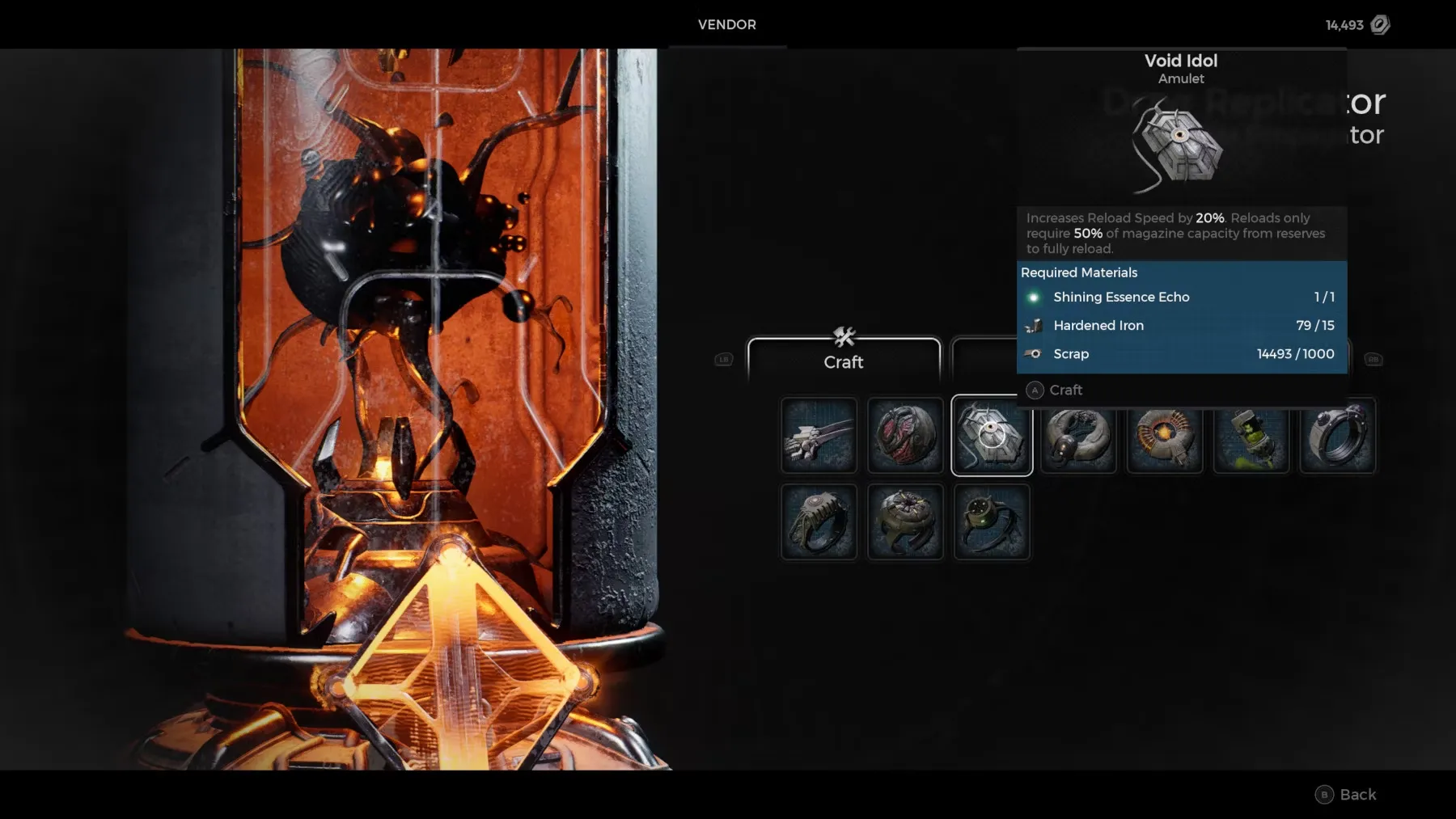Screen dimensions: 1456x819
Task: Choose the ring with green-lit disc
Action: (x=992, y=522)
